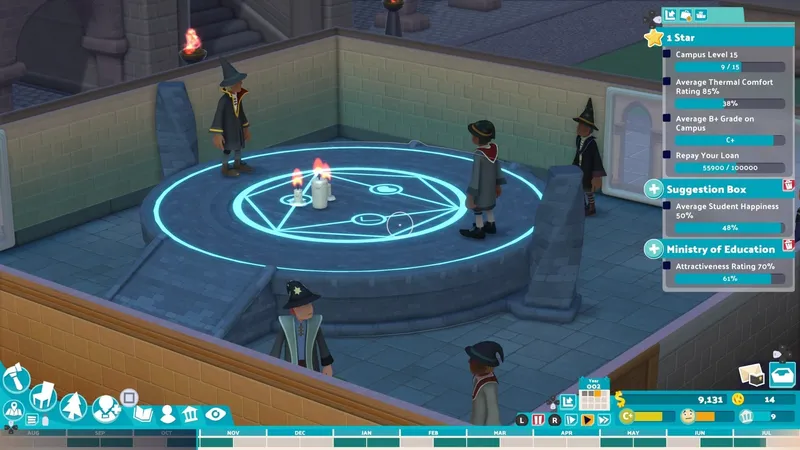Open the build room hammer tool
The image size is (800, 450).
(x=16, y=378)
